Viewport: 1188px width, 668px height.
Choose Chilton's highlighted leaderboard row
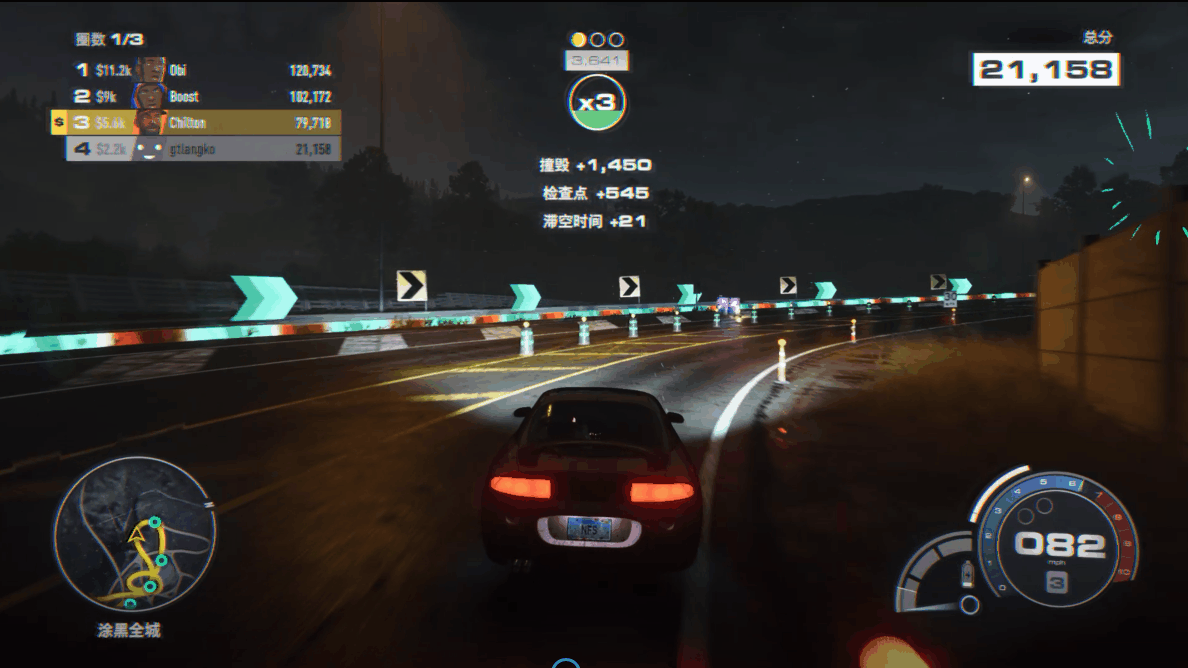click(x=200, y=123)
